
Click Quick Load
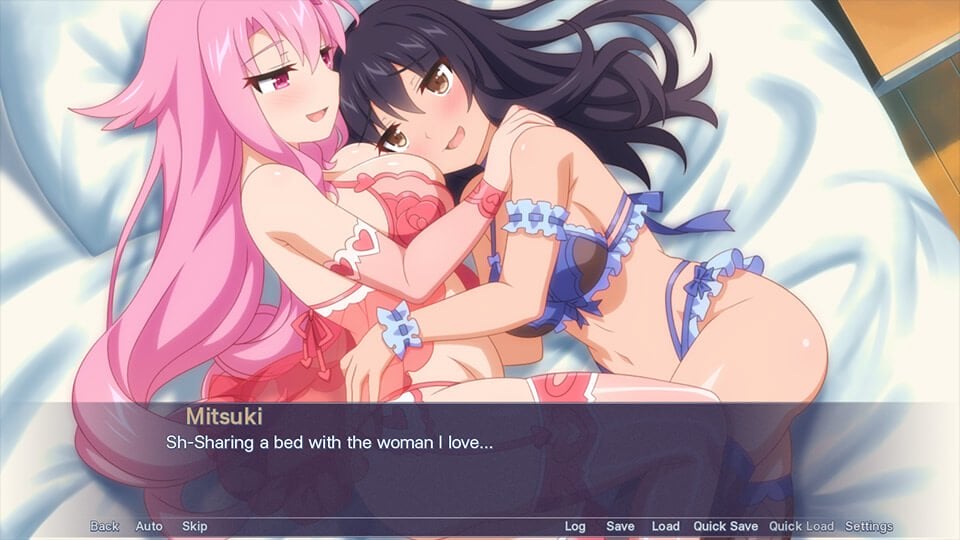click(801, 526)
